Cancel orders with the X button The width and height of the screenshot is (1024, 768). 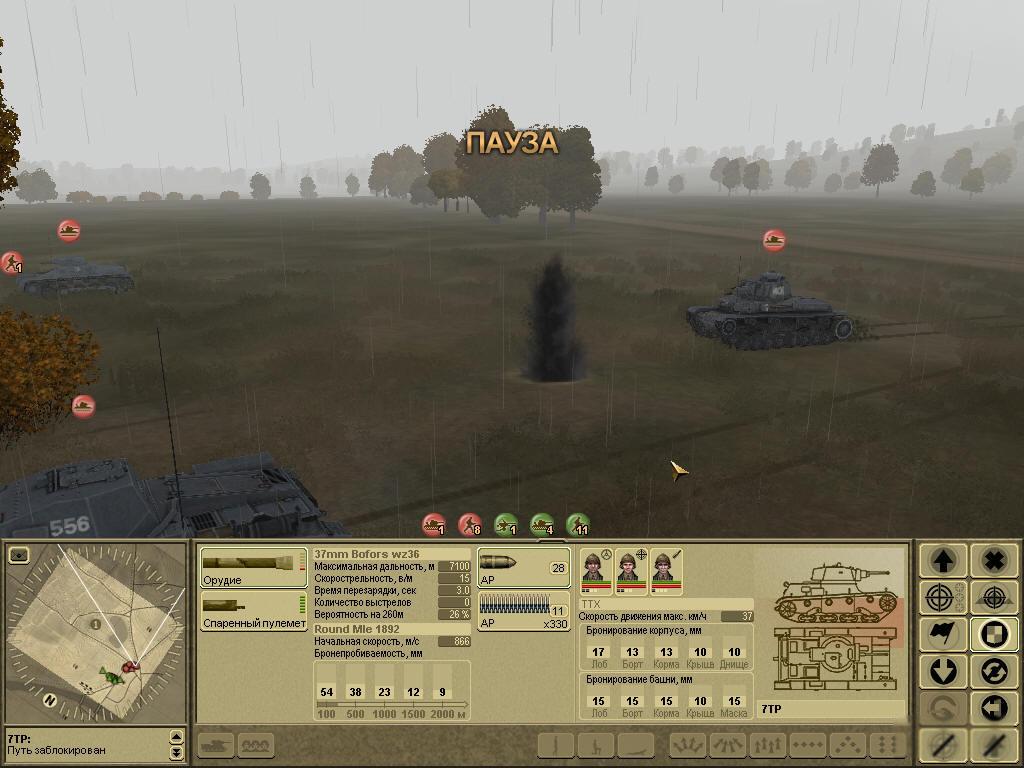[x=993, y=560]
